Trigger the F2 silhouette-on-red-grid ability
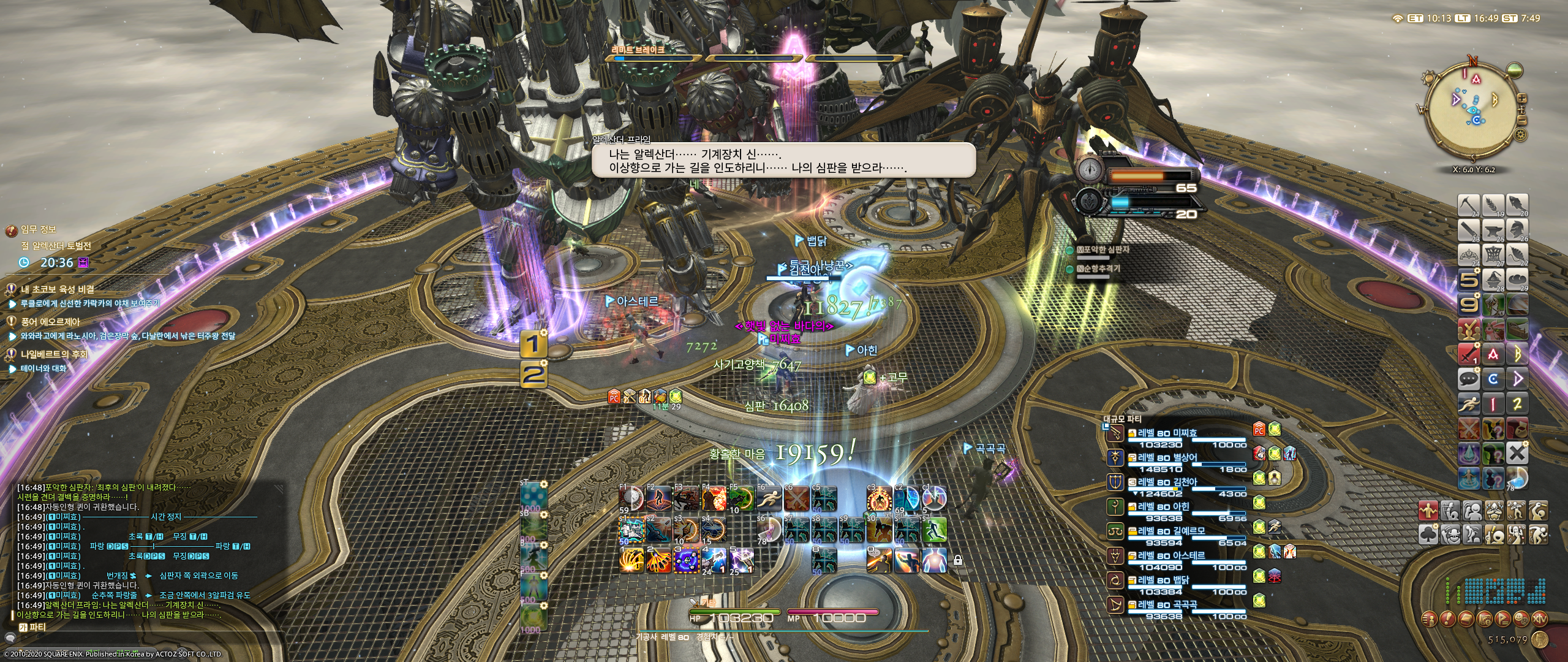This screenshot has width=1568, height=662. (x=659, y=499)
